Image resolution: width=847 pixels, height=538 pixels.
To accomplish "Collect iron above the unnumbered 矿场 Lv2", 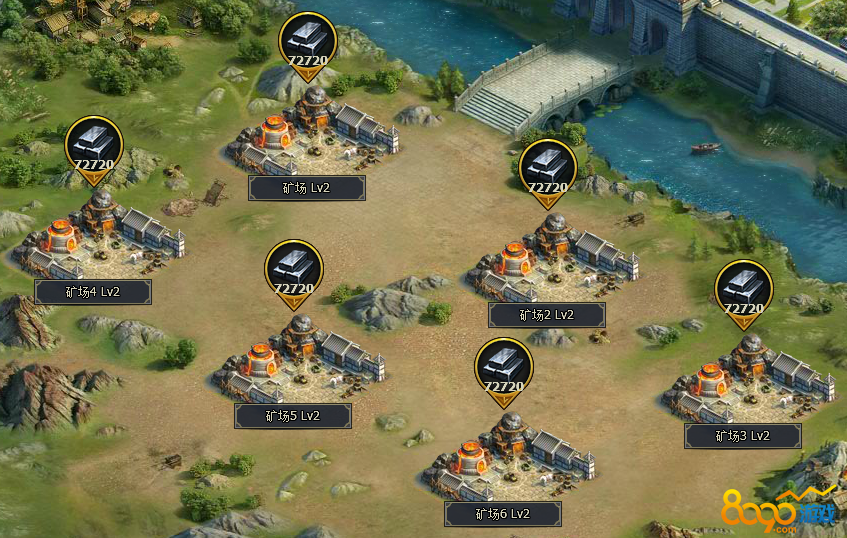I will (307, 45).
